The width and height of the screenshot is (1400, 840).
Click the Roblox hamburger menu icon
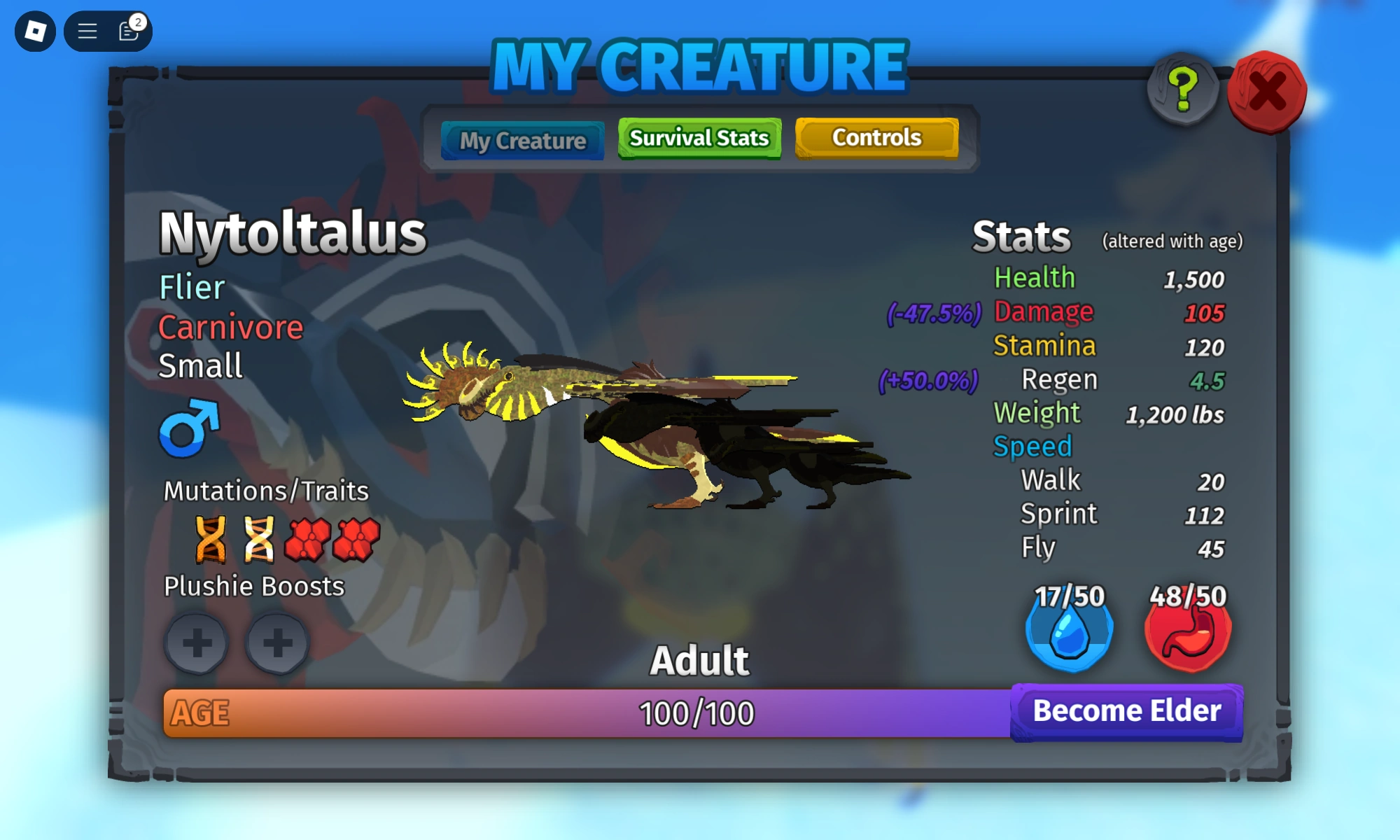tap(86, 31)
